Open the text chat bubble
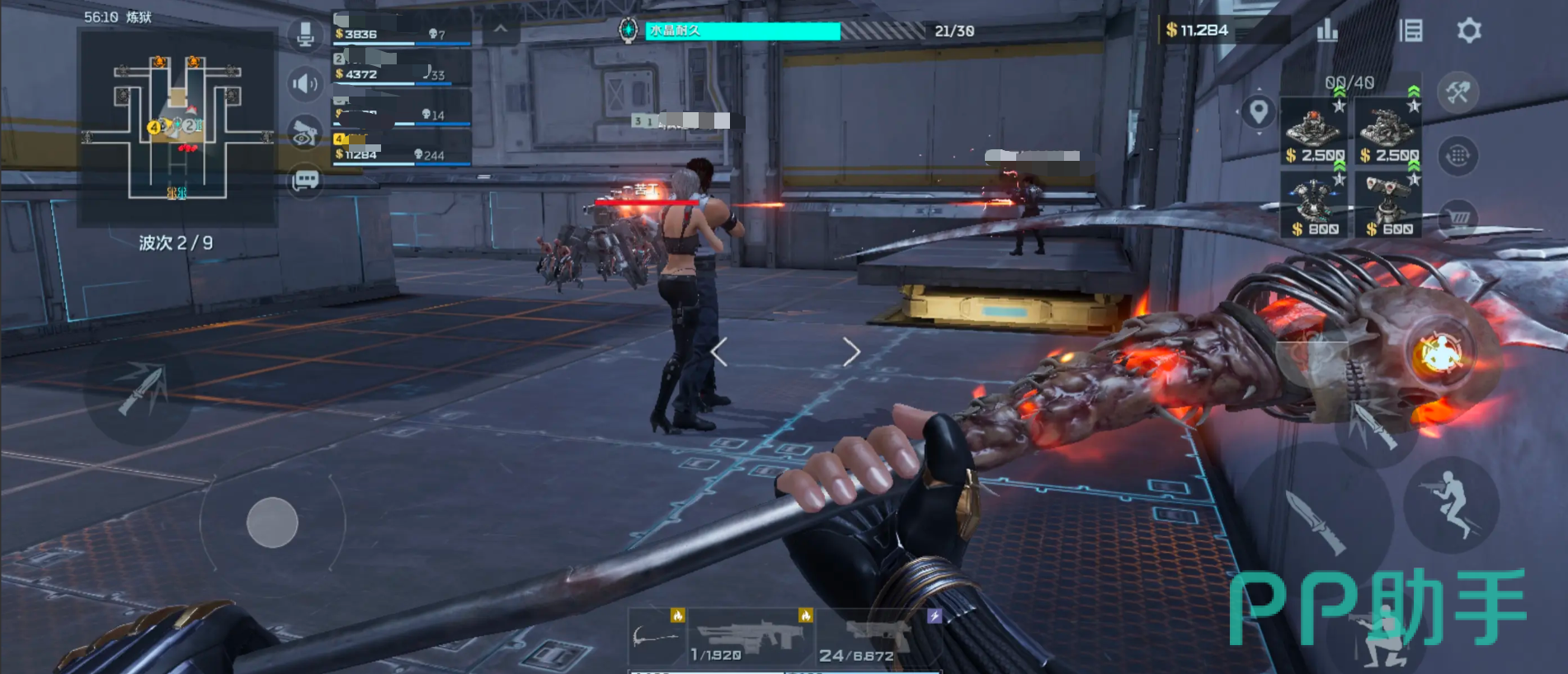Image resolution: width=1568 pixels, height=674 pixels. pos(305,180)
